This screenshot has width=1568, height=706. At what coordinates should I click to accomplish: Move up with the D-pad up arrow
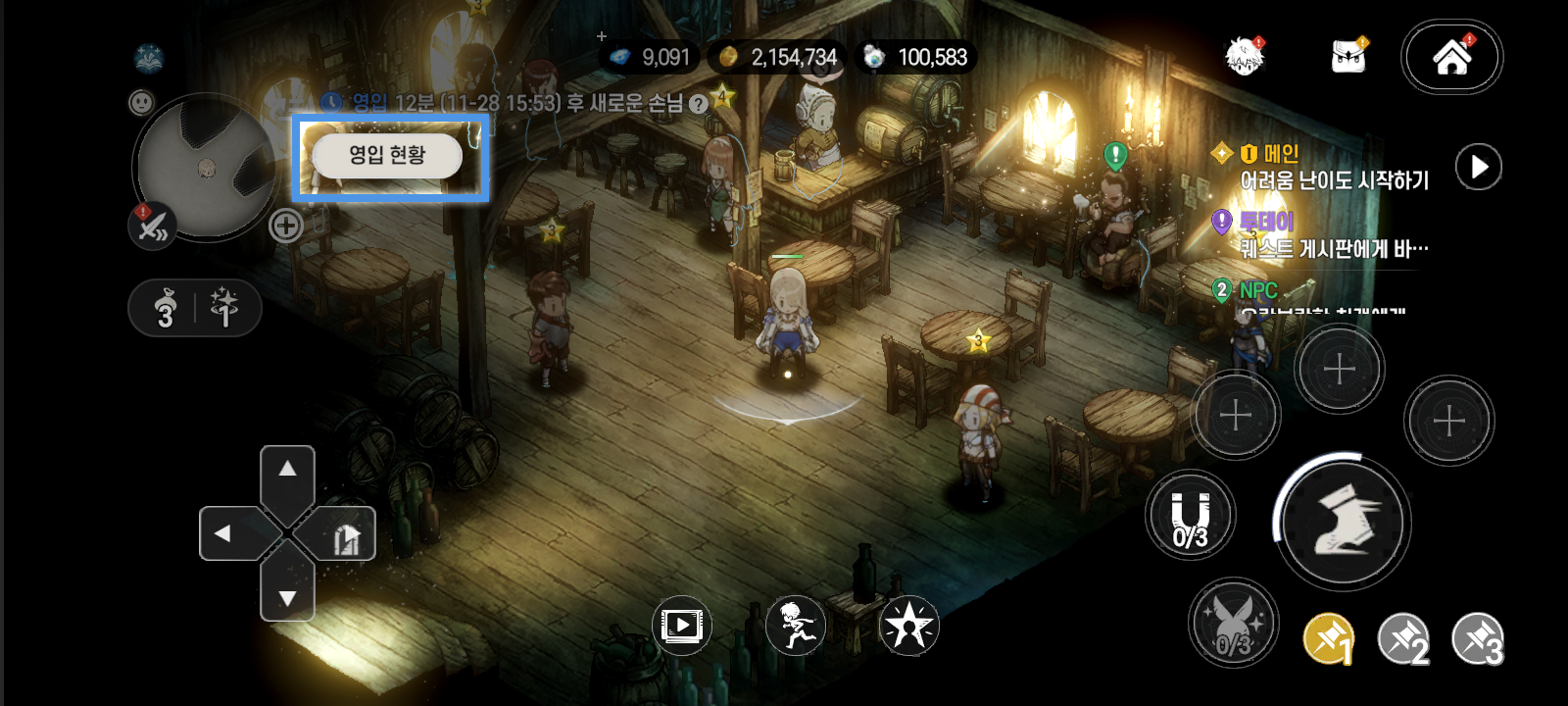pos(287,470)
